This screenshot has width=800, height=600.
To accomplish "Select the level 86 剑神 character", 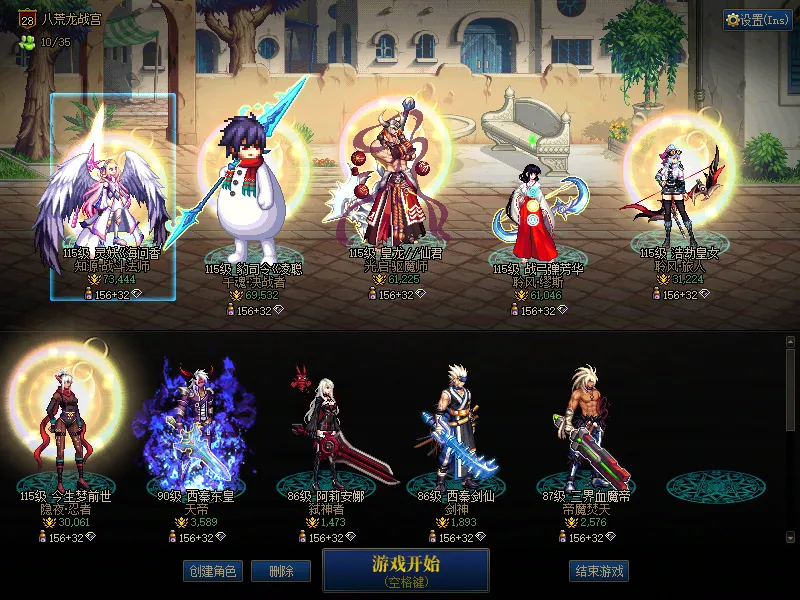I will click(x=456, y=430).
